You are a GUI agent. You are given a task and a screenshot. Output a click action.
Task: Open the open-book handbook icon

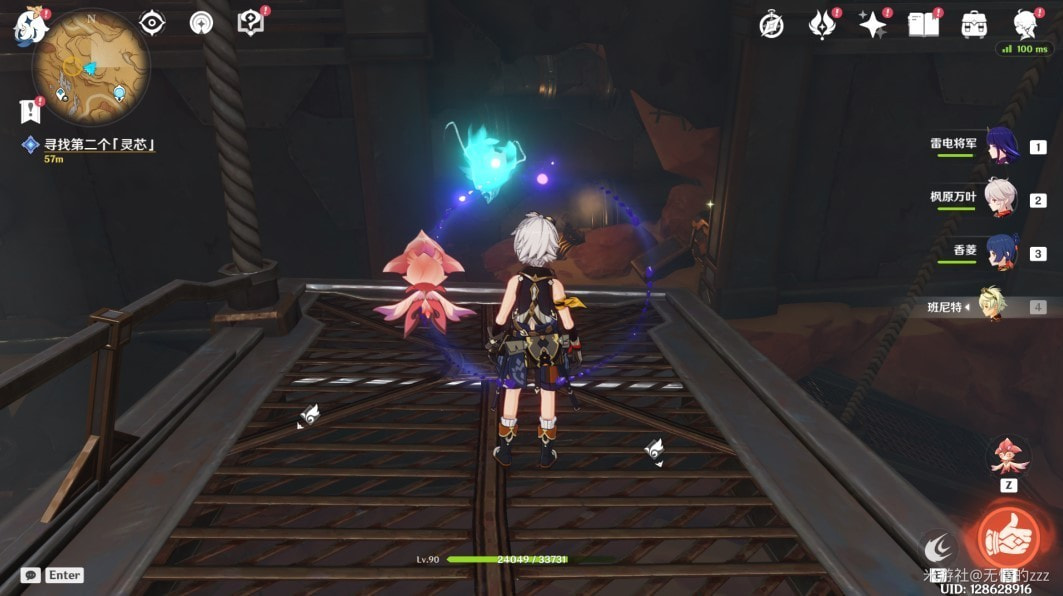[923, 25]
